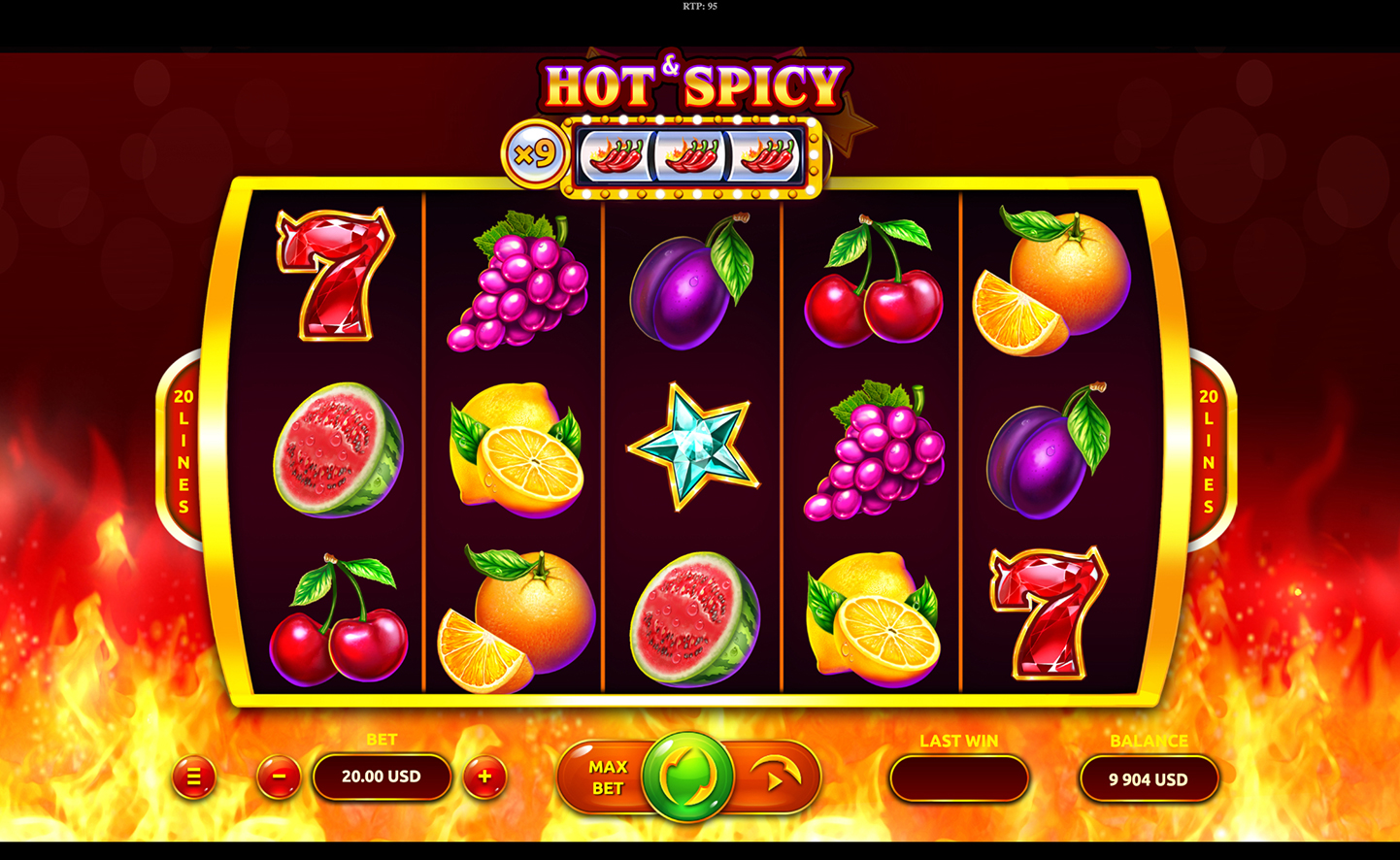Open the bet amount selector showing 20.00 USD
Screen dimensions: 1400x860
tap(382, 777)
